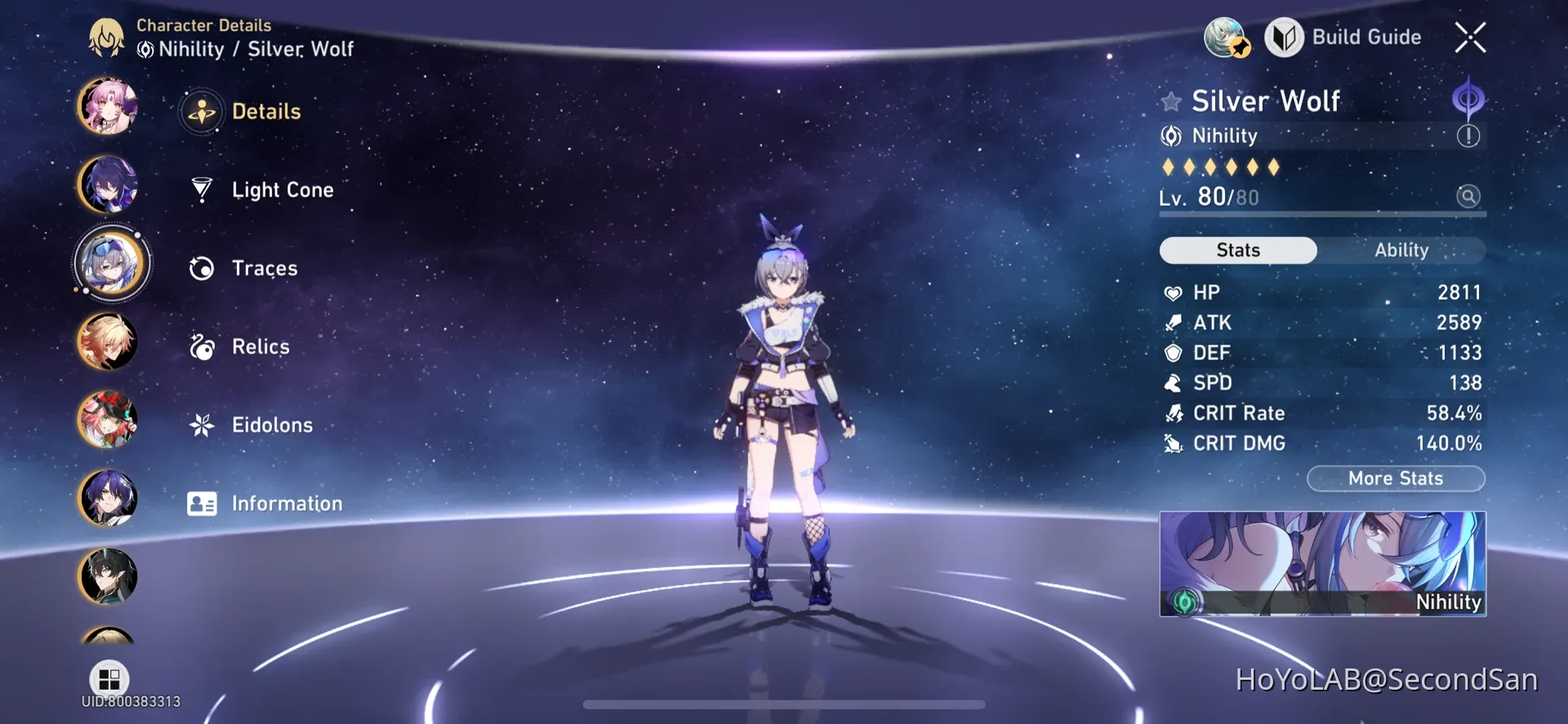Switch to the Ability tab
The image size is (1568, 724).
(1401, 250)
